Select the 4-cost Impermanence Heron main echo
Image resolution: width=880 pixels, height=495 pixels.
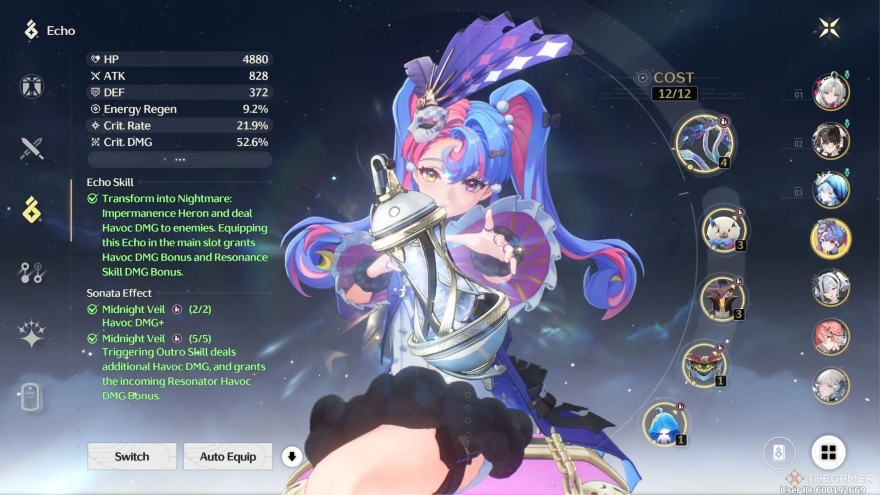[704, 141]
